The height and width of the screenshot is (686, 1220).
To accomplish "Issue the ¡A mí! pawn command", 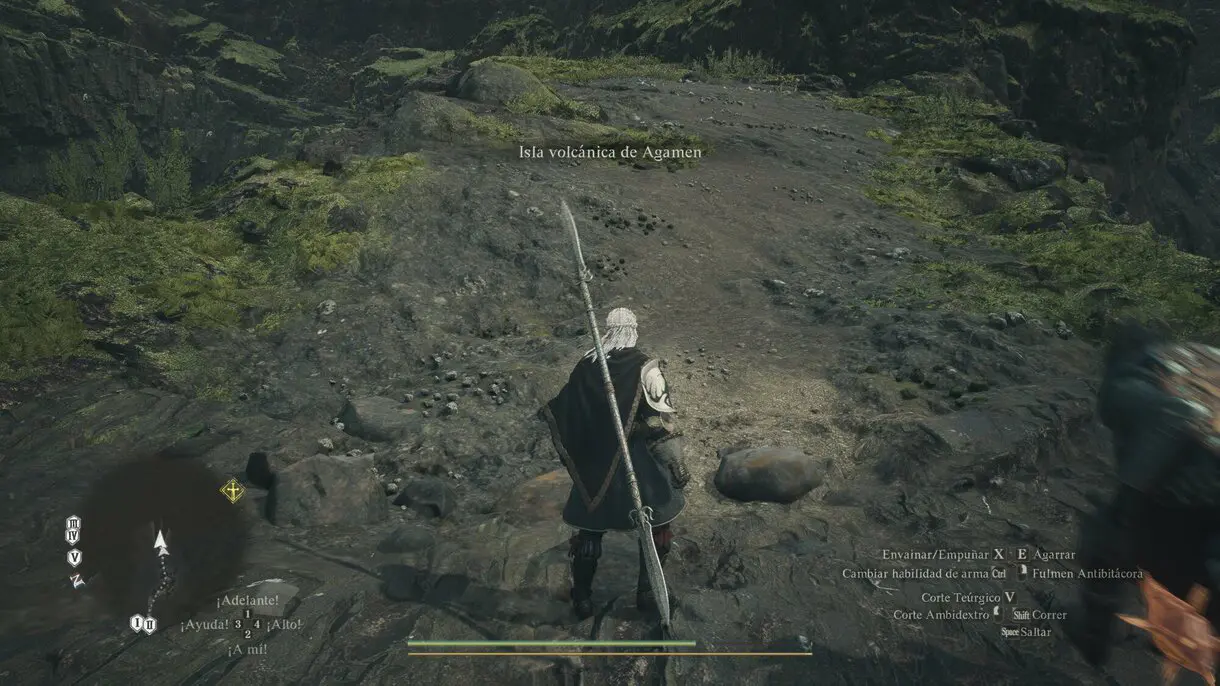I will pyautogui.click(x=246, y=648).
